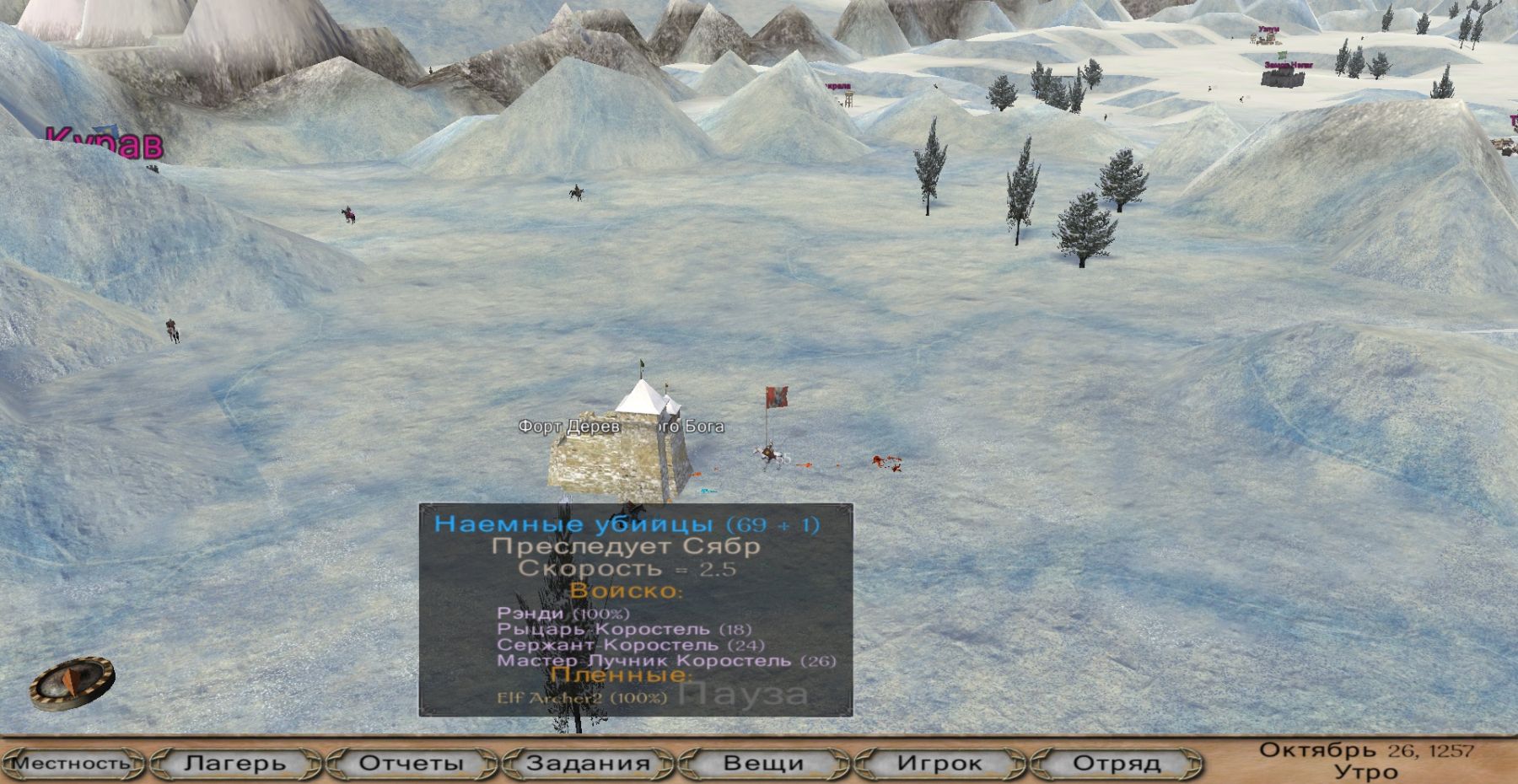The width and height of the screenshot is (1518, 784).
Task: Open the Вещи inventory screen
Action: coord(763,764)
